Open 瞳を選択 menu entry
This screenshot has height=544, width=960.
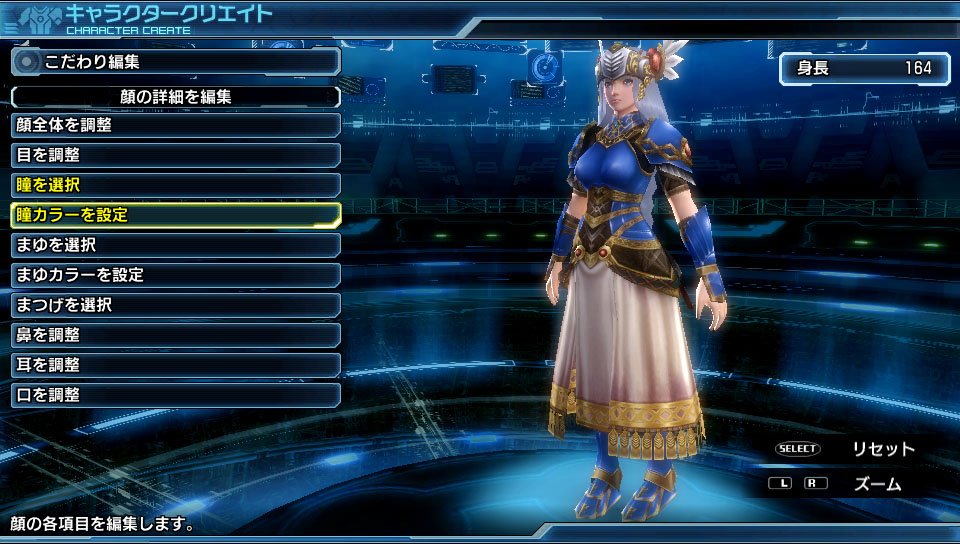pos(175,185)
